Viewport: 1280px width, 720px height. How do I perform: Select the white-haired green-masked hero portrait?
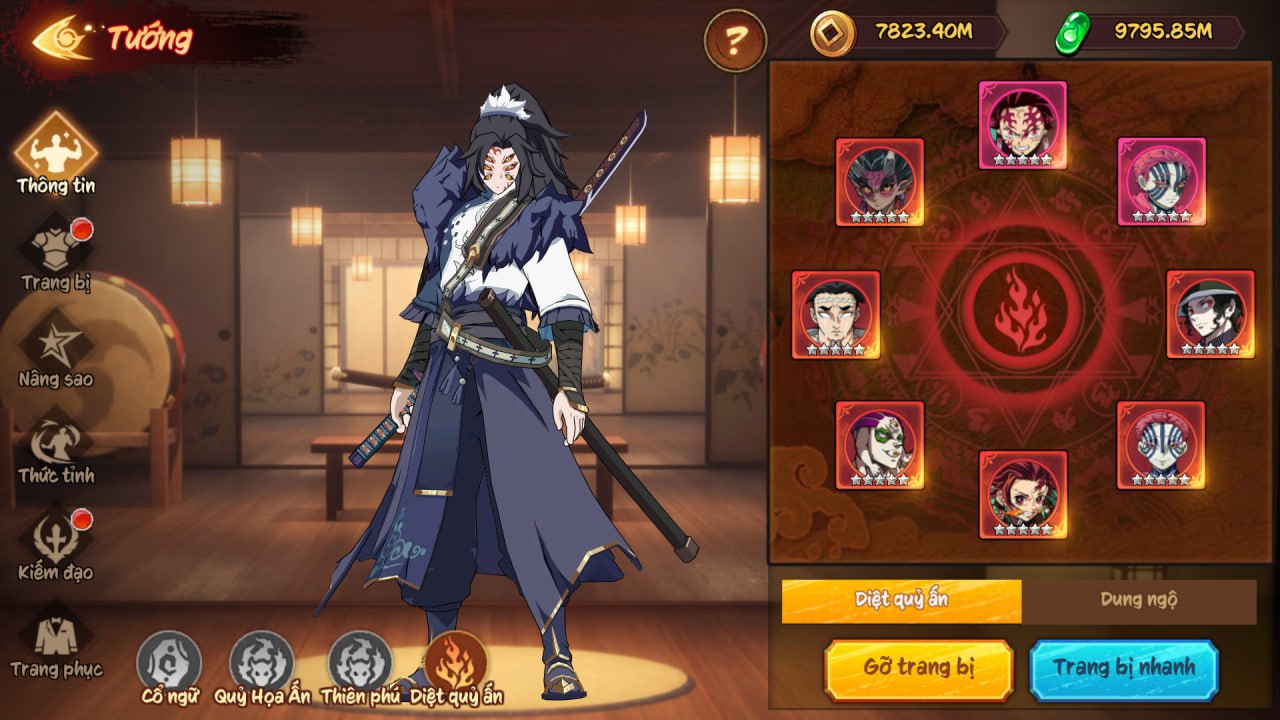tap(879, 444)
